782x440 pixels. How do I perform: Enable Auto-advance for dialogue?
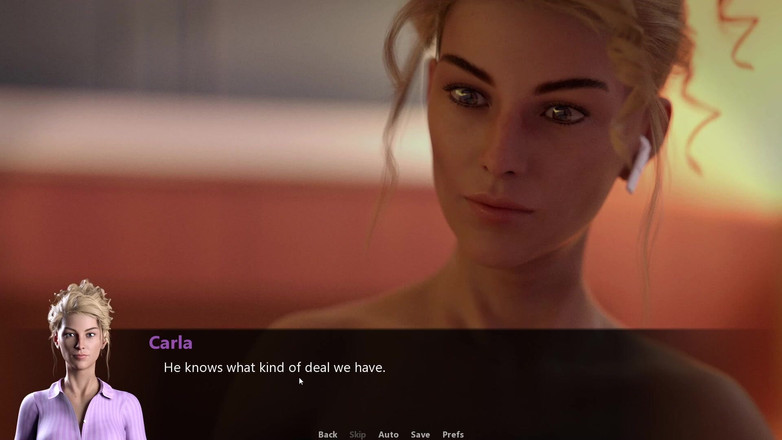click(388, 434)
